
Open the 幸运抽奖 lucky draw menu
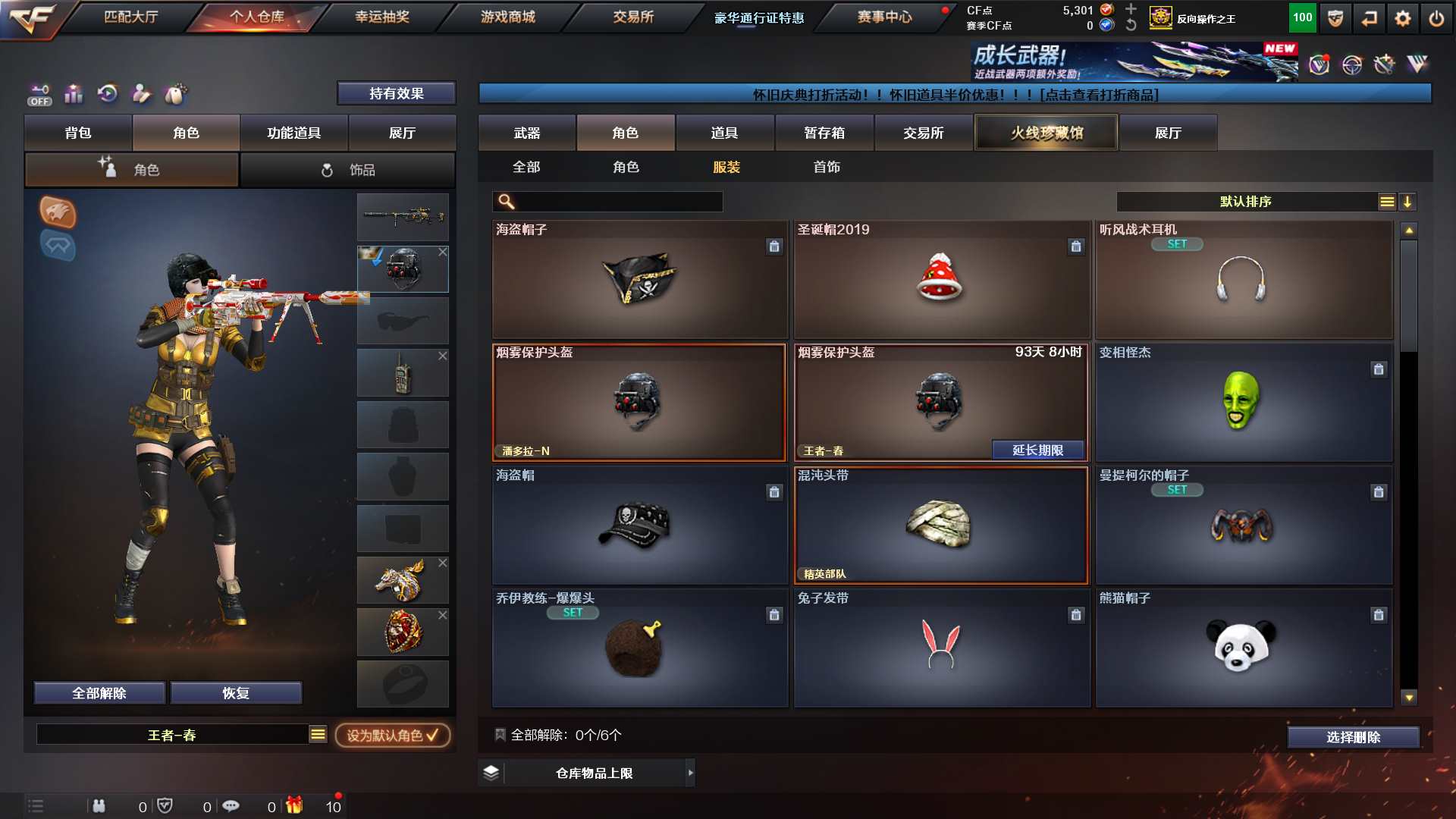click(381, 17)
